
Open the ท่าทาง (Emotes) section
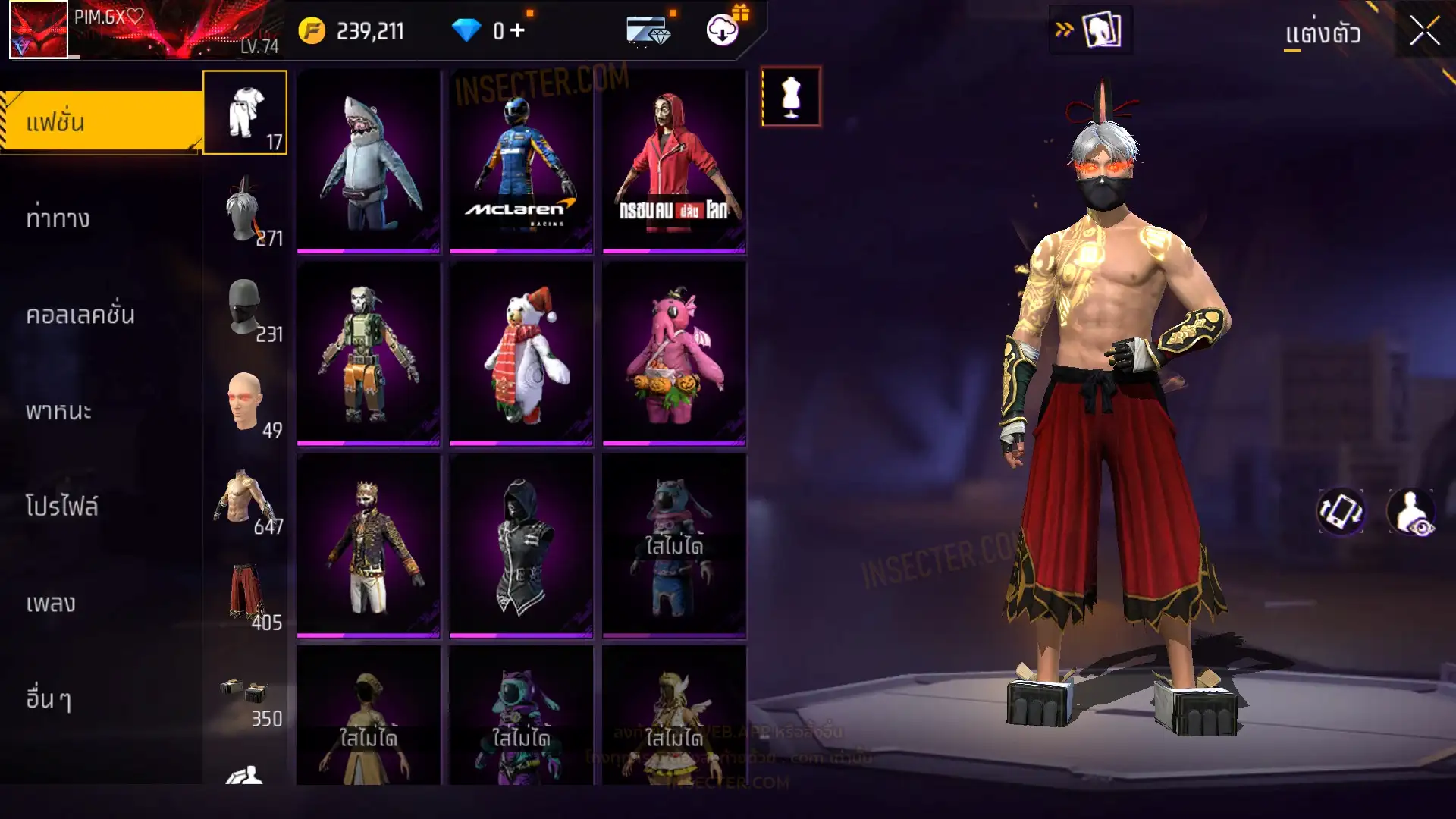click(58, 218)
